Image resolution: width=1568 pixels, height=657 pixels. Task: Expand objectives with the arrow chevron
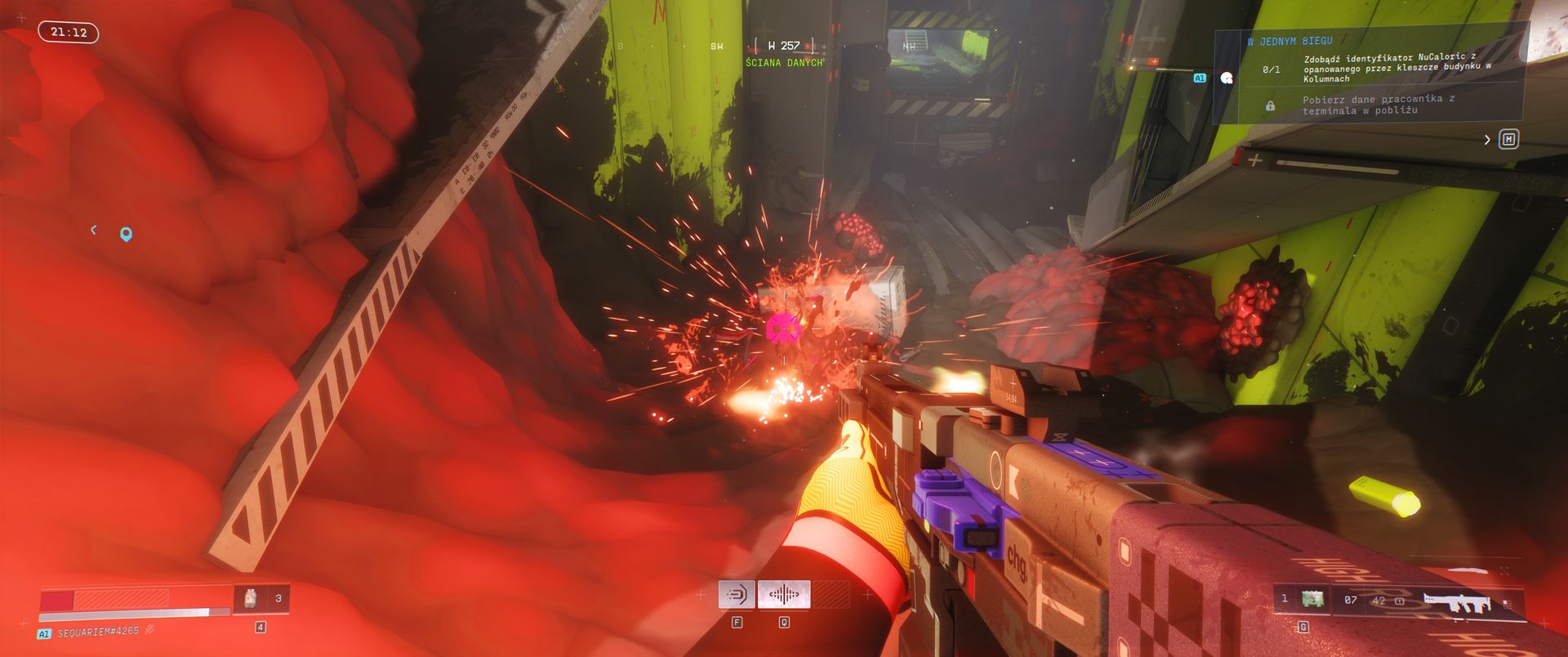click(x=1487, y=140)
